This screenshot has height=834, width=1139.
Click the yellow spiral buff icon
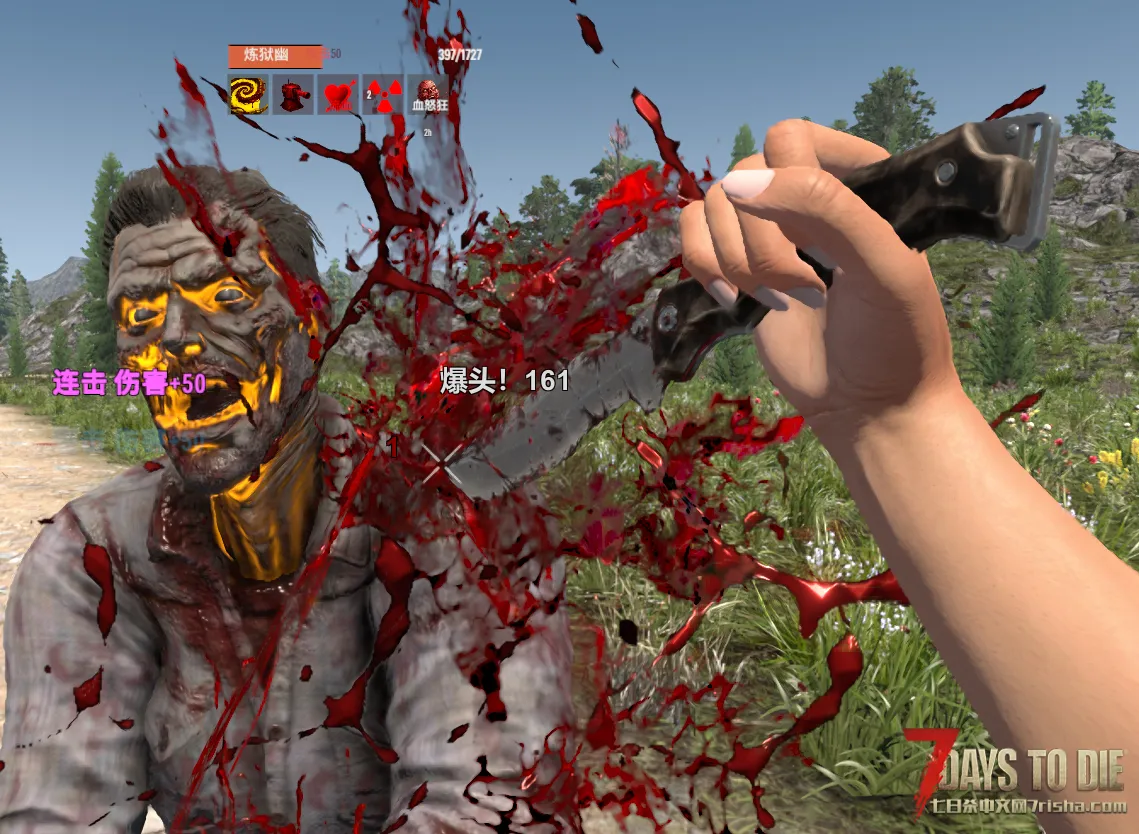pos(248,95)
